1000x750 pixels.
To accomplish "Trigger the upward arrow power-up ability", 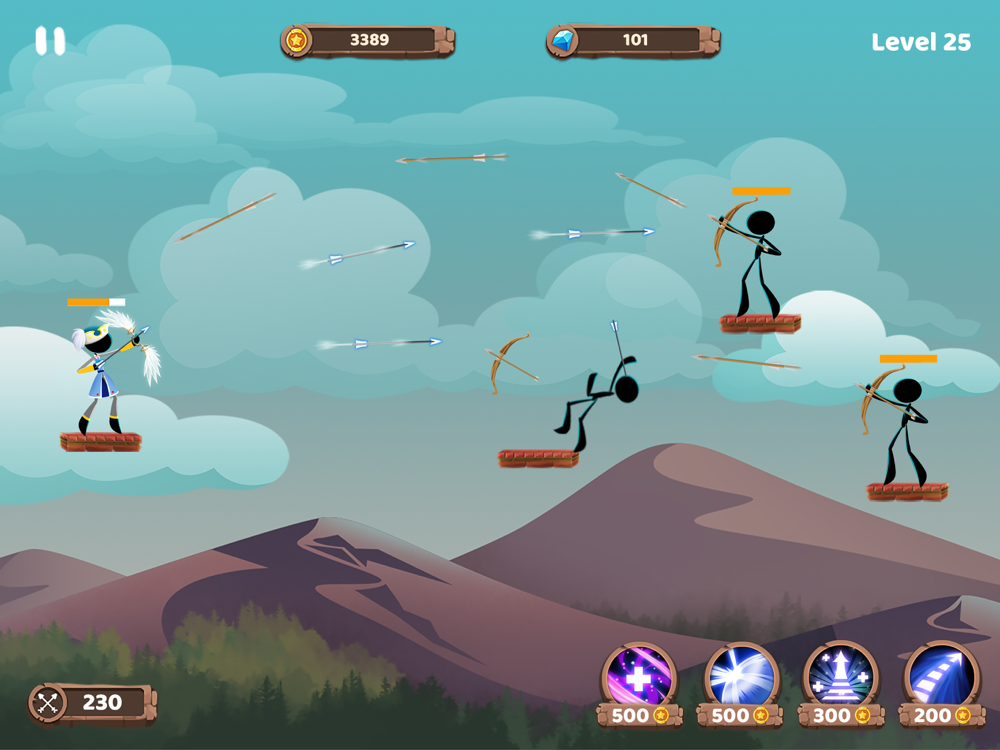I will (x=840, y=677).
